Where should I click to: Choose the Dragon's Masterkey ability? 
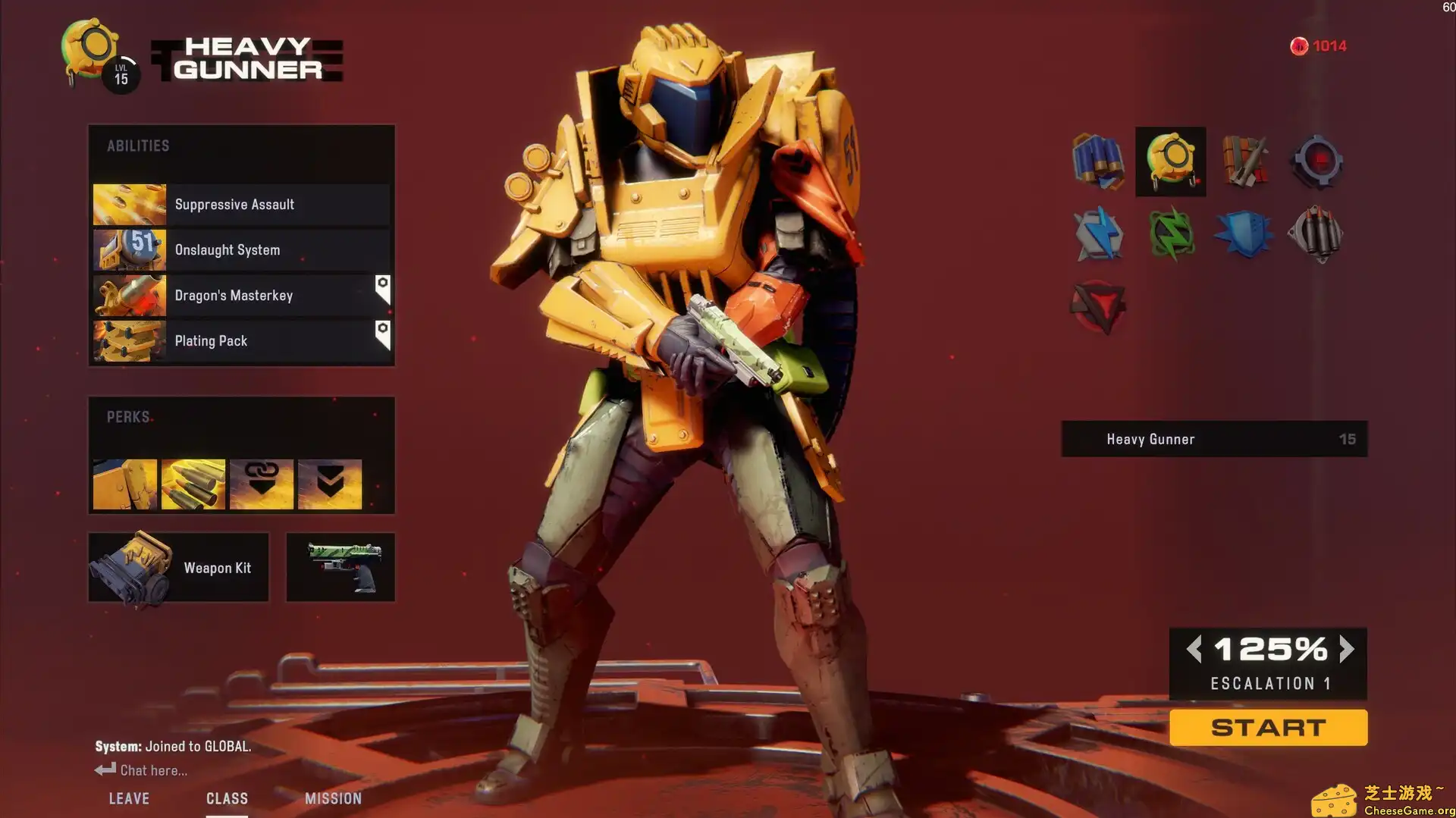point(241,296)
